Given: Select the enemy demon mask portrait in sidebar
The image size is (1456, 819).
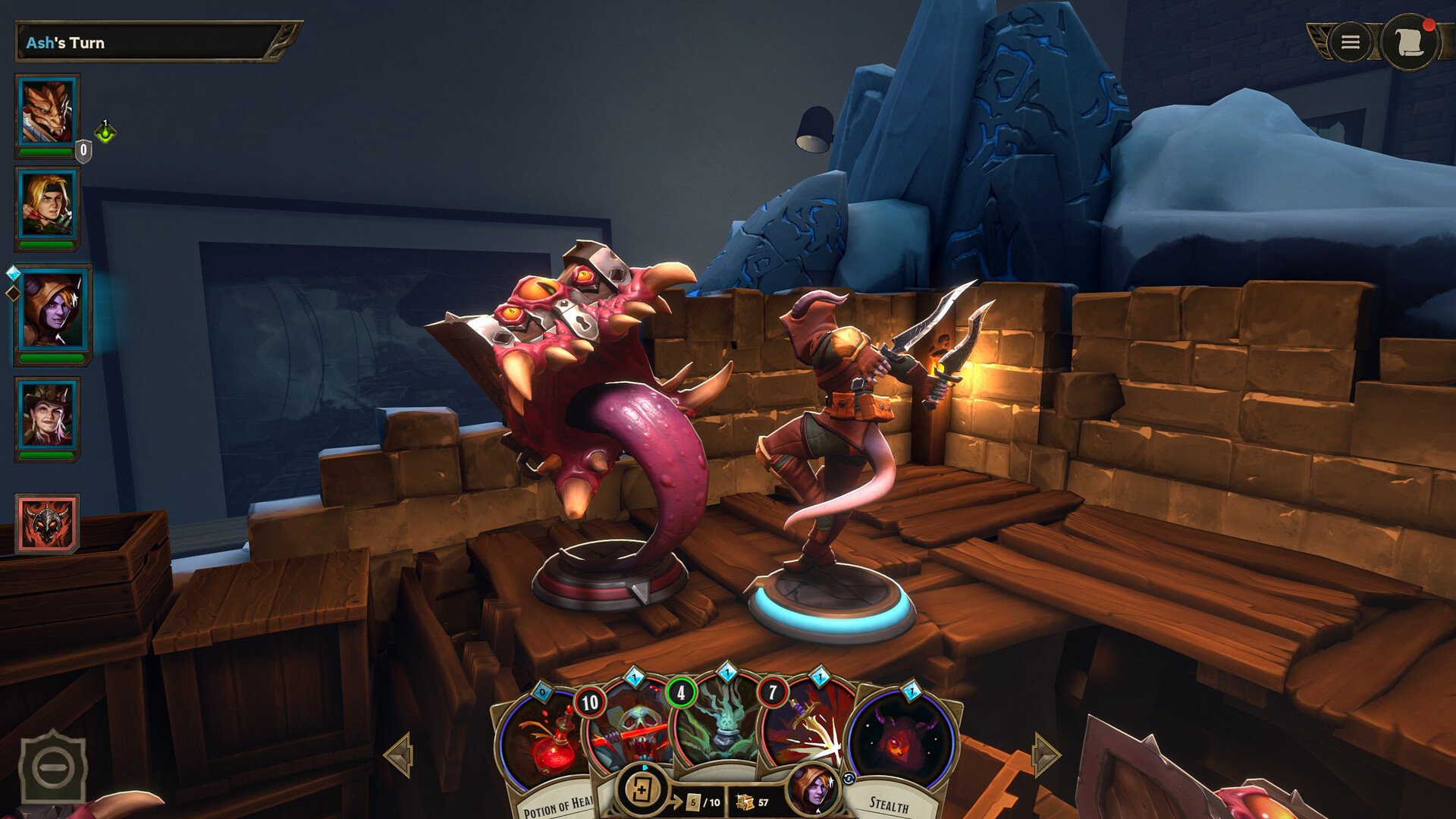Looking at the screenshot, I should 45,523.
